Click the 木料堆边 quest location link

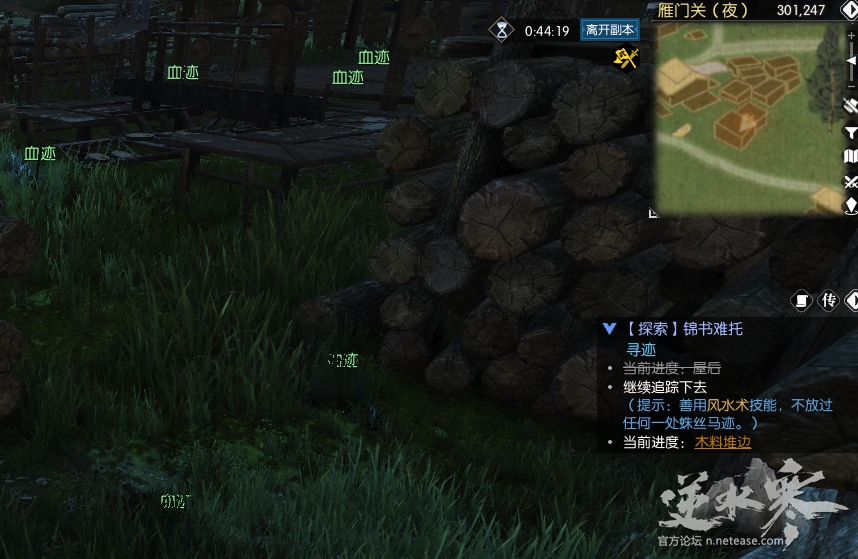[x=722, y=442]
